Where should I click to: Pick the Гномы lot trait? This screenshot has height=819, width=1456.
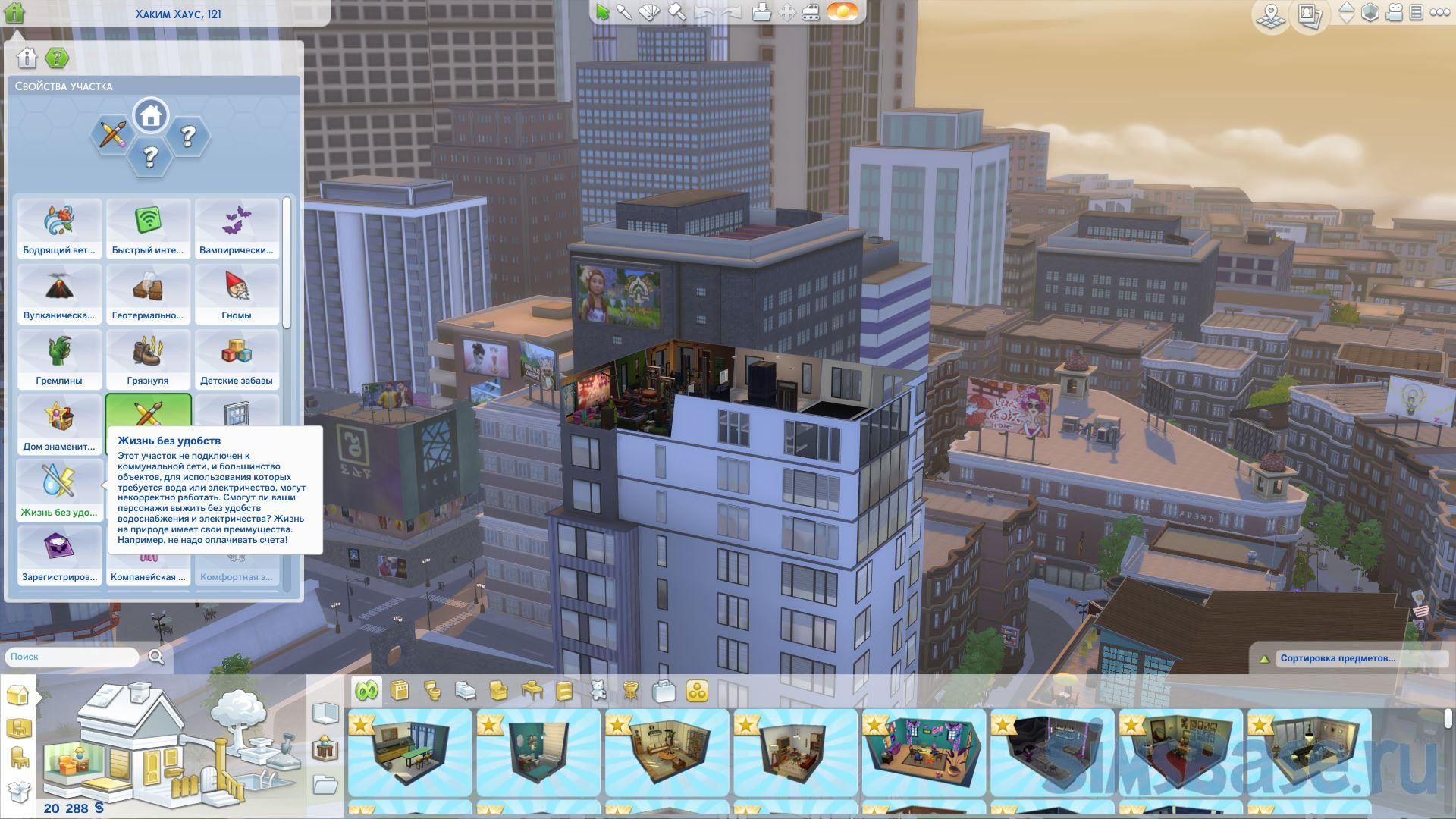(237, 293)
